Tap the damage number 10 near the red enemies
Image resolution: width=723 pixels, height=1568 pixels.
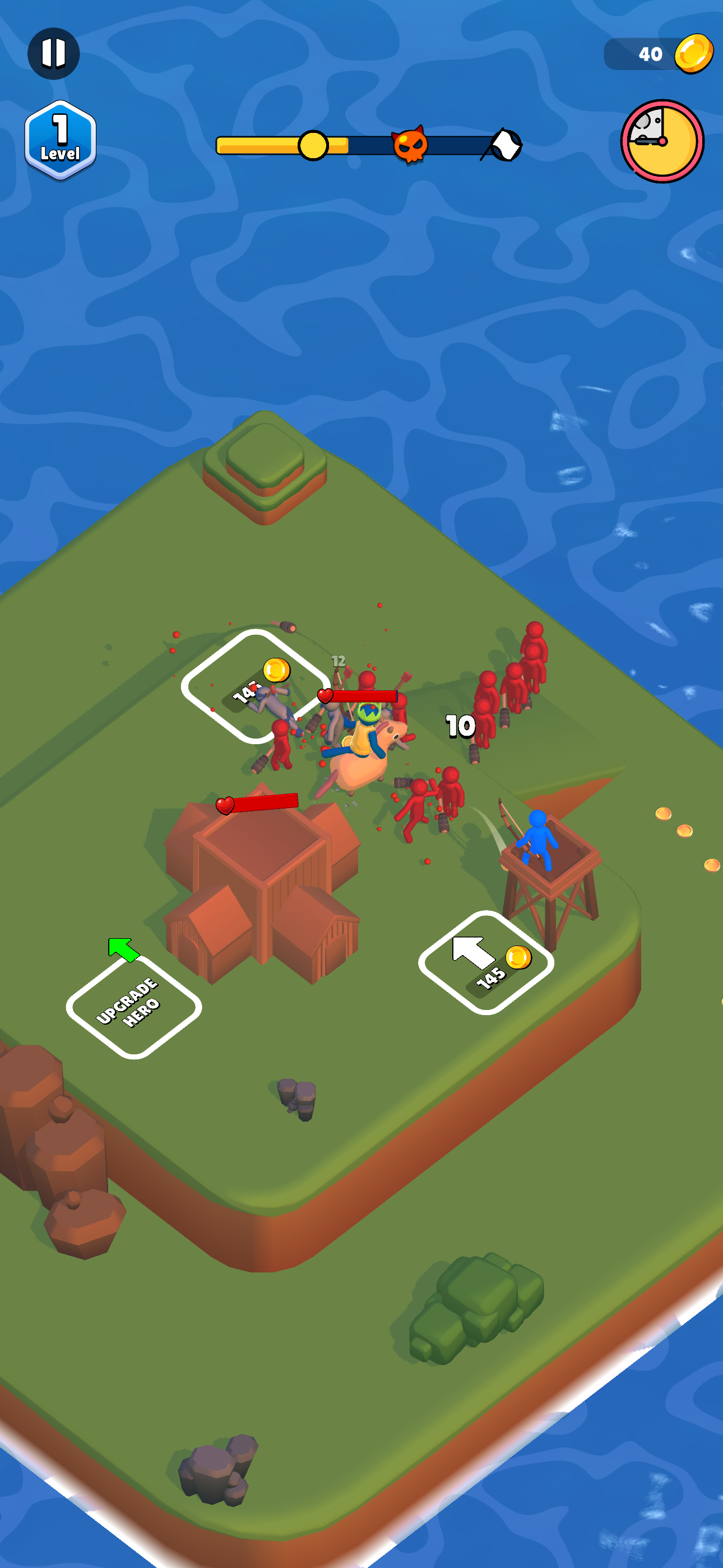[460, 725]
